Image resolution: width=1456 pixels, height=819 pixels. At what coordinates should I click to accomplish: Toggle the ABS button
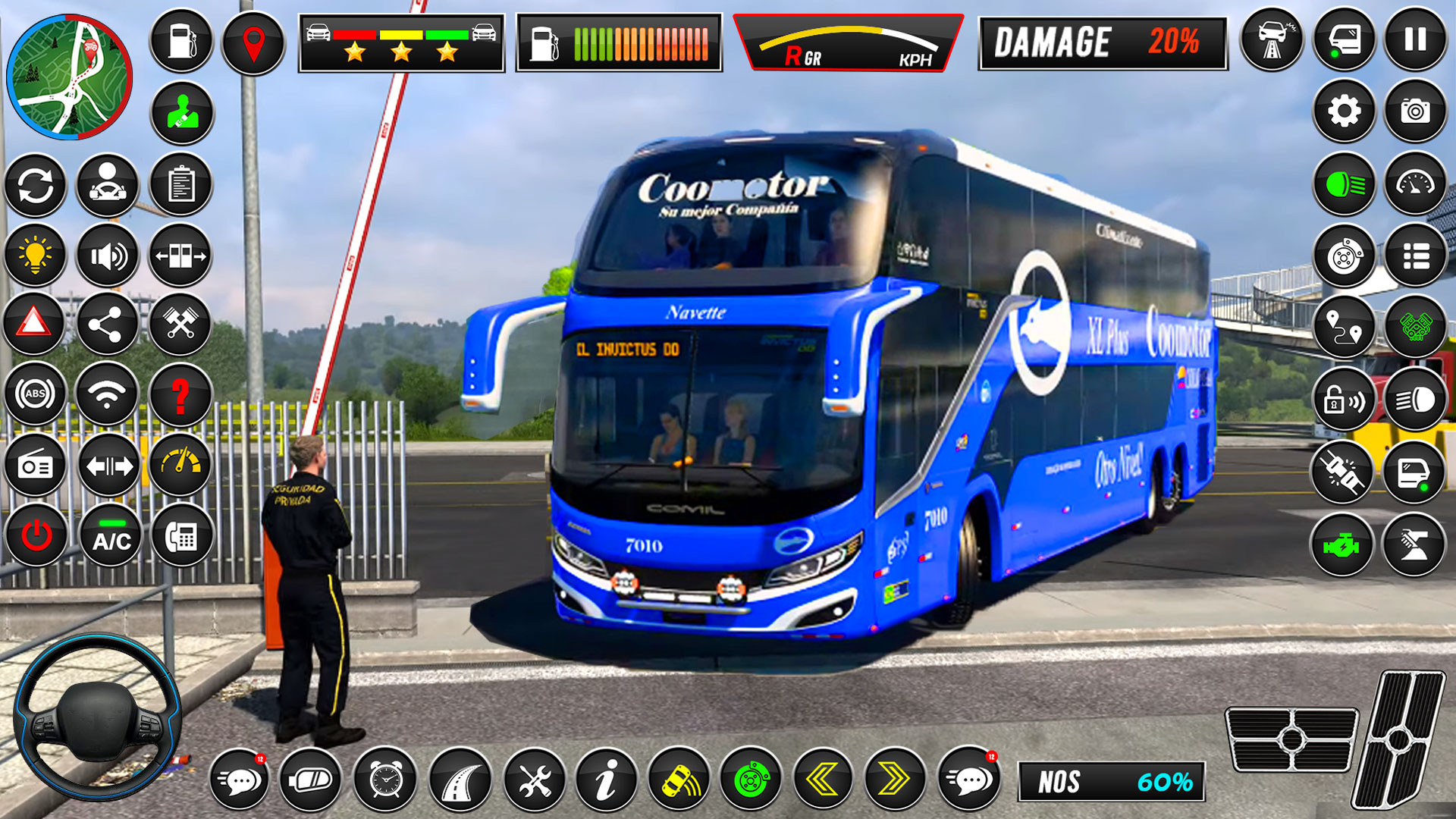pyautogui.click(x=36, y=394)
